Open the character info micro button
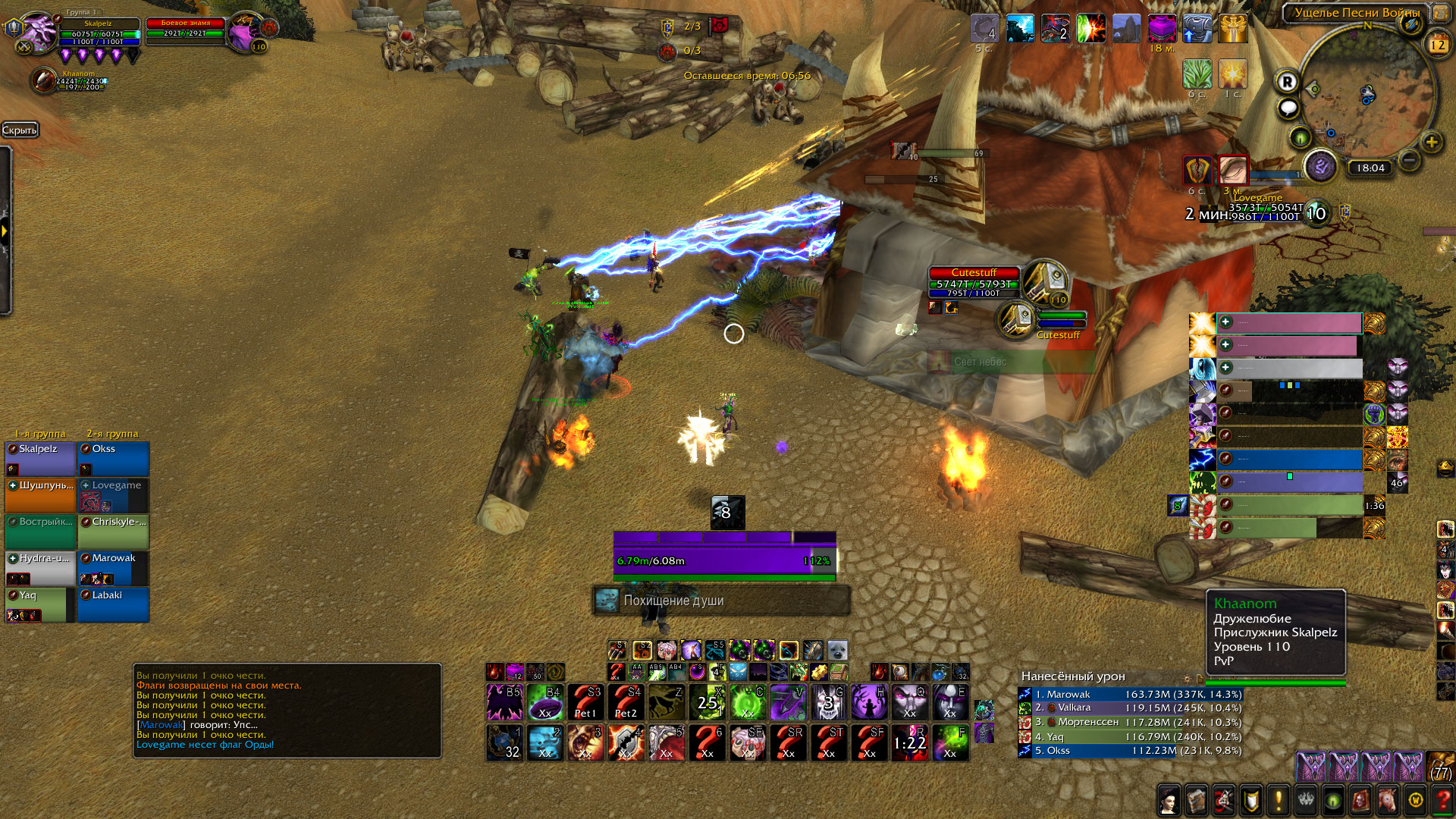1456x819 pixels. coord(1169,799)
